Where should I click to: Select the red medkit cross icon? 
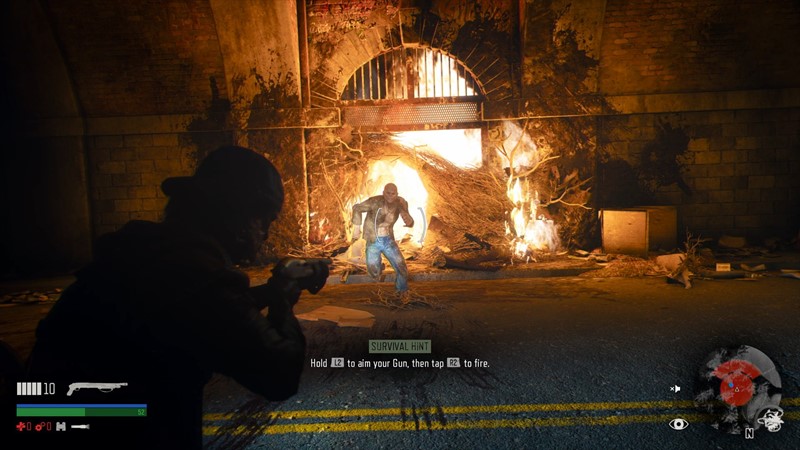pos(22,427)
